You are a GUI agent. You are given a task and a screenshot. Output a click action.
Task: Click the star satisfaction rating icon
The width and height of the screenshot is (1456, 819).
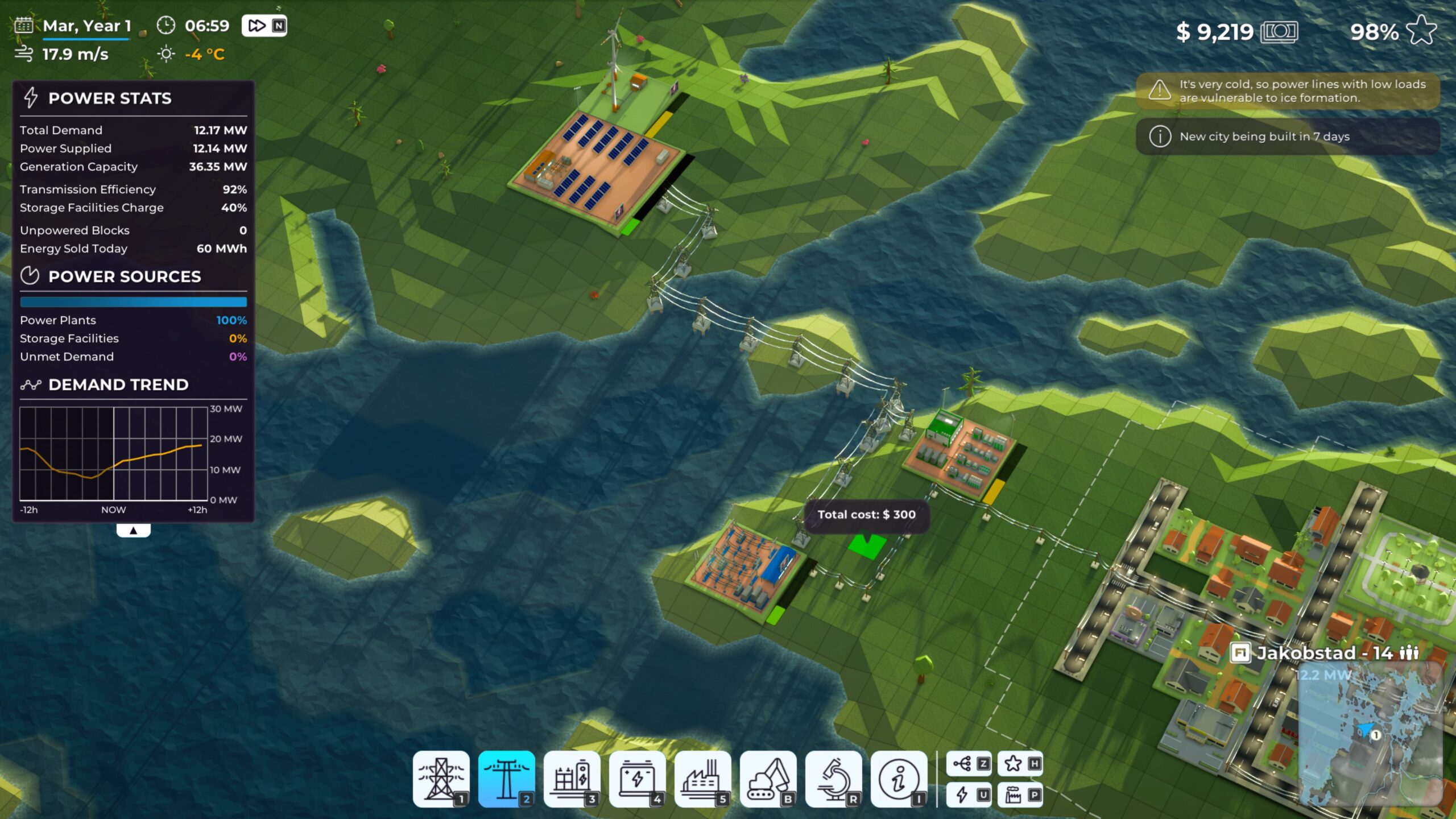point(1421,30)
